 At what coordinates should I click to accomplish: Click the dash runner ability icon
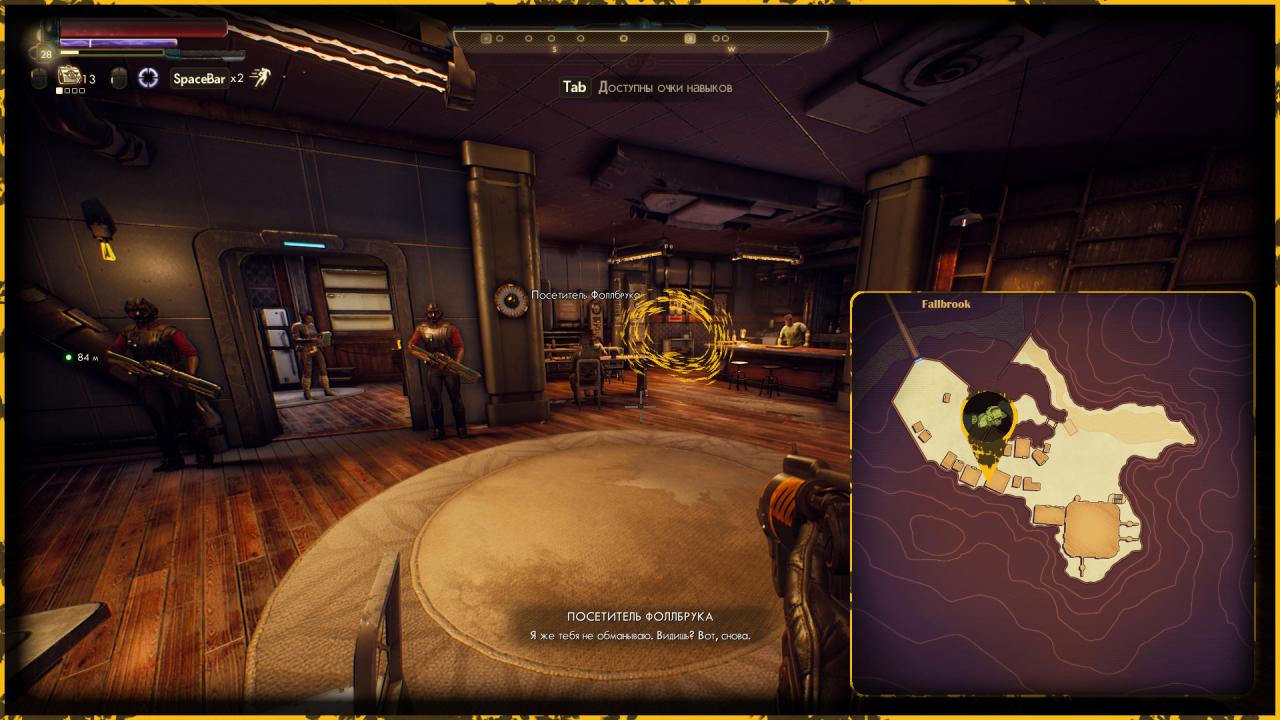261,77
